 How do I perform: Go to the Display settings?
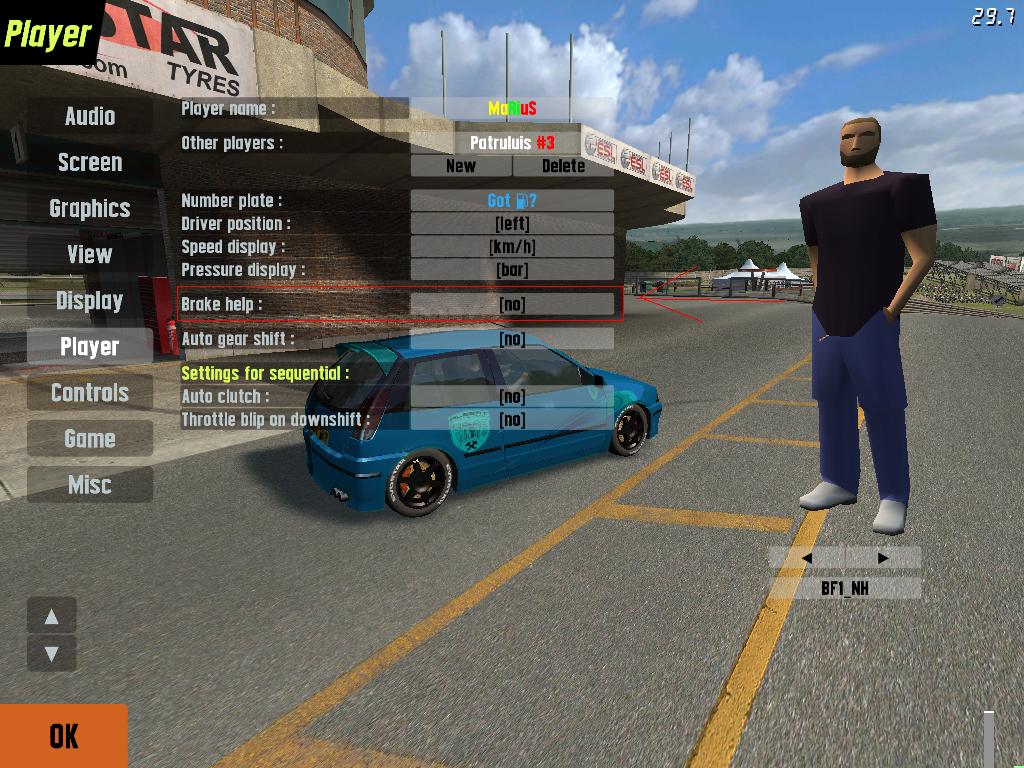[90, 300]
